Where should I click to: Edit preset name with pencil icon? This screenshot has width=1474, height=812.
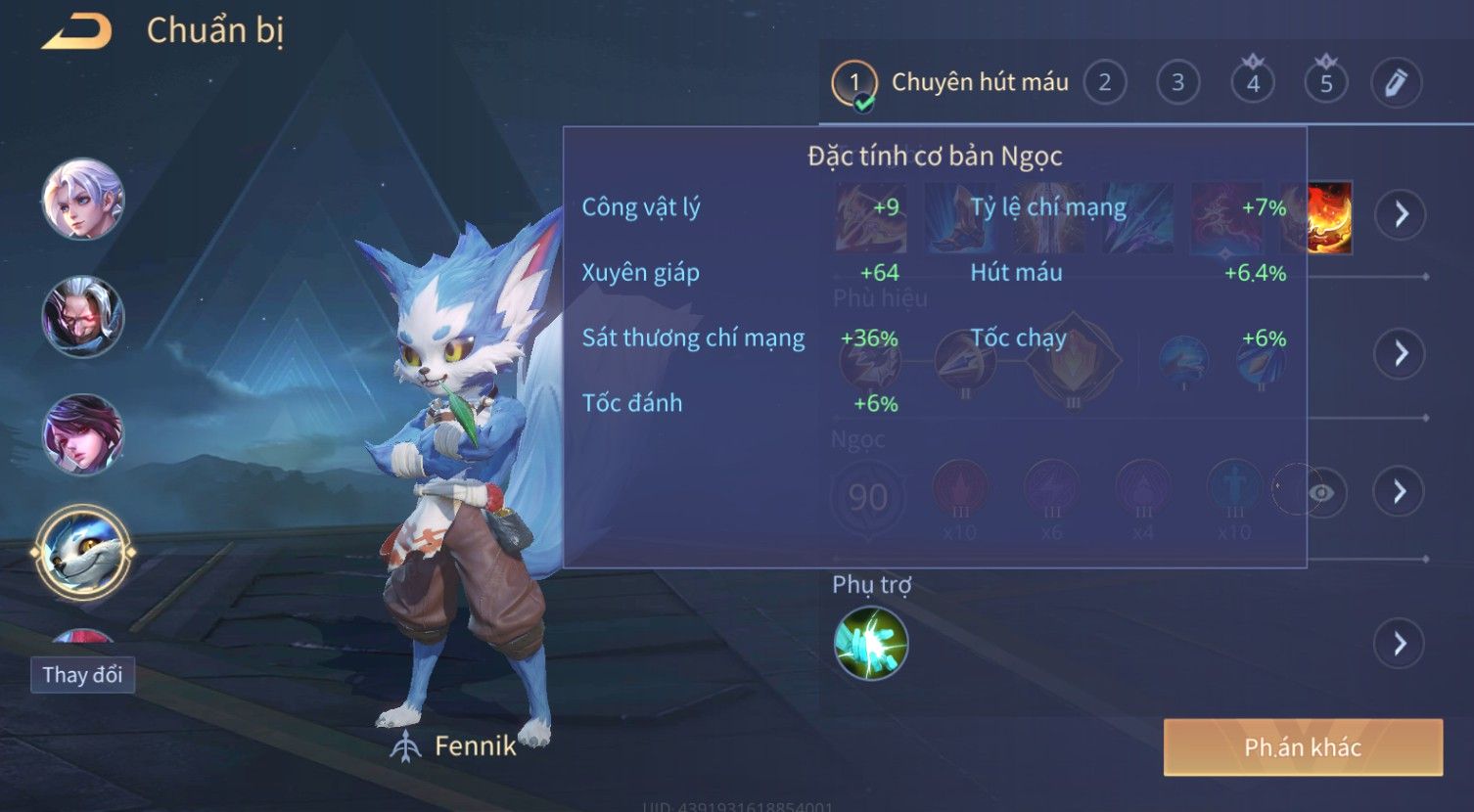[1396, 83]
